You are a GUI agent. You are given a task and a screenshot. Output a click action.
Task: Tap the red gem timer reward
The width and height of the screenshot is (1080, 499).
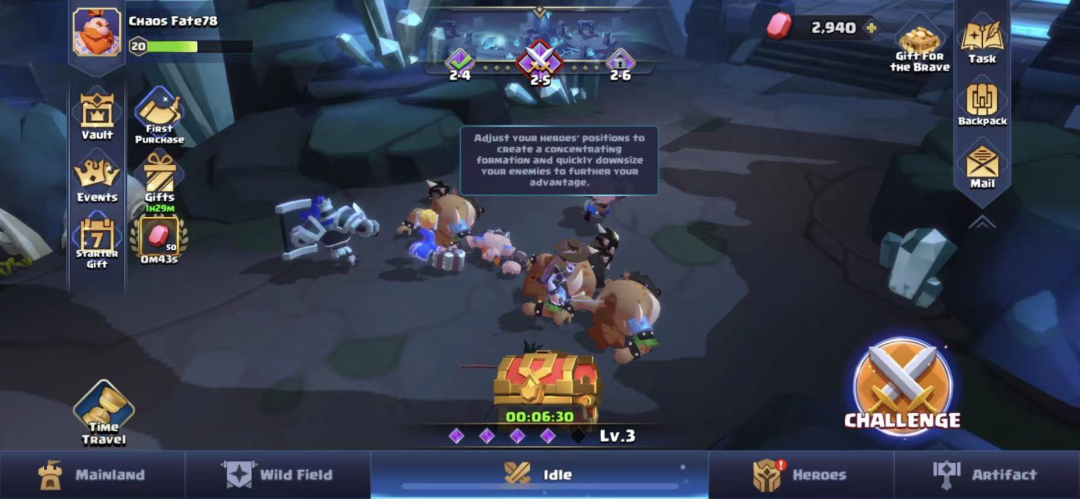pos(159,238)
